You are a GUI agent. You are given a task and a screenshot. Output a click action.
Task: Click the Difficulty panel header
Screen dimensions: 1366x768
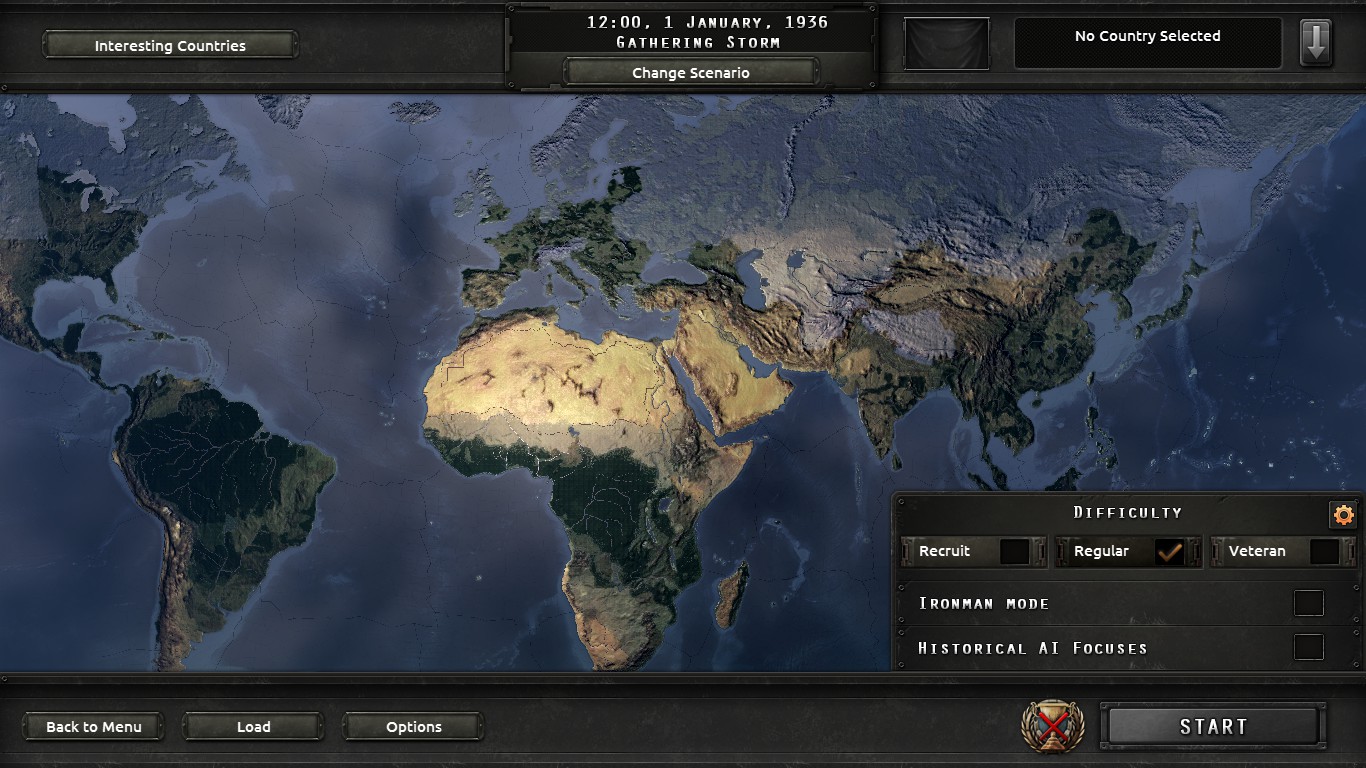pos(1129,512)
